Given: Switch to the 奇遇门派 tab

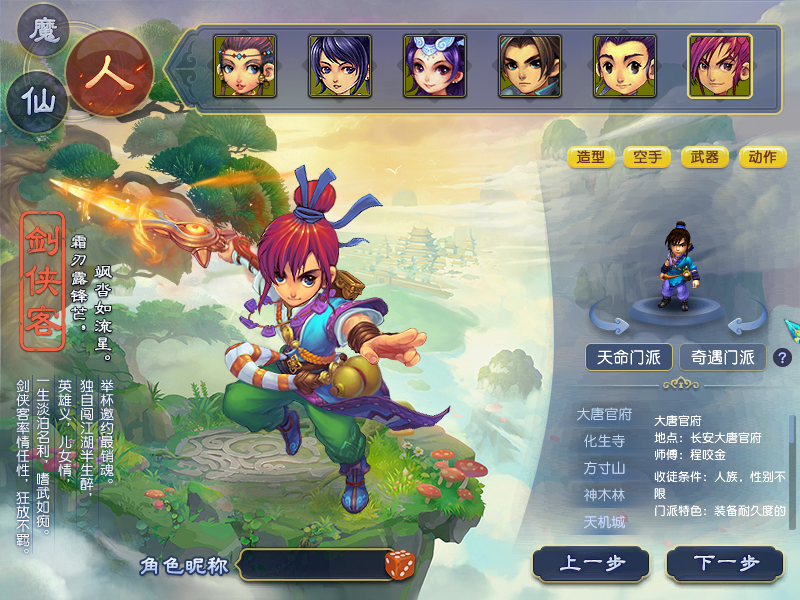Looking at the screenshot, I should [x=722, y=357].
